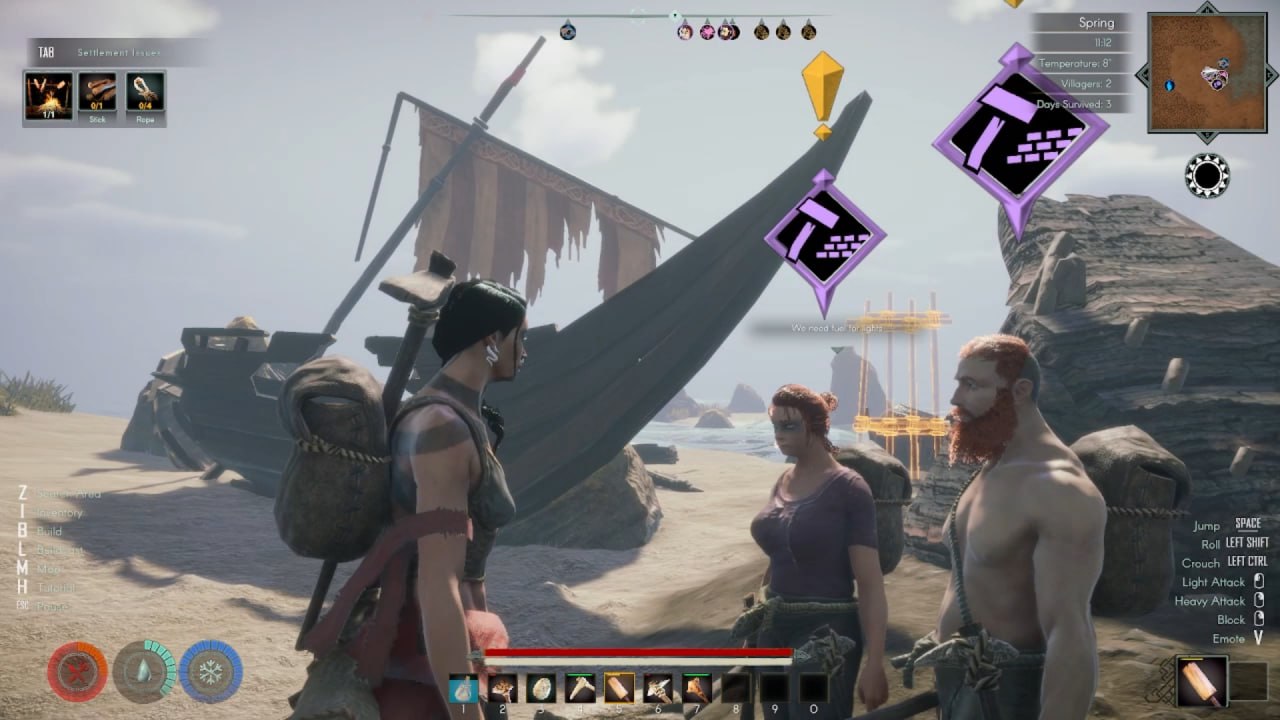The width and height of the screenshot is (1280, 720).
Task: Select the highlighted wooden club hotbar slot
Action: tap(619, 688)
